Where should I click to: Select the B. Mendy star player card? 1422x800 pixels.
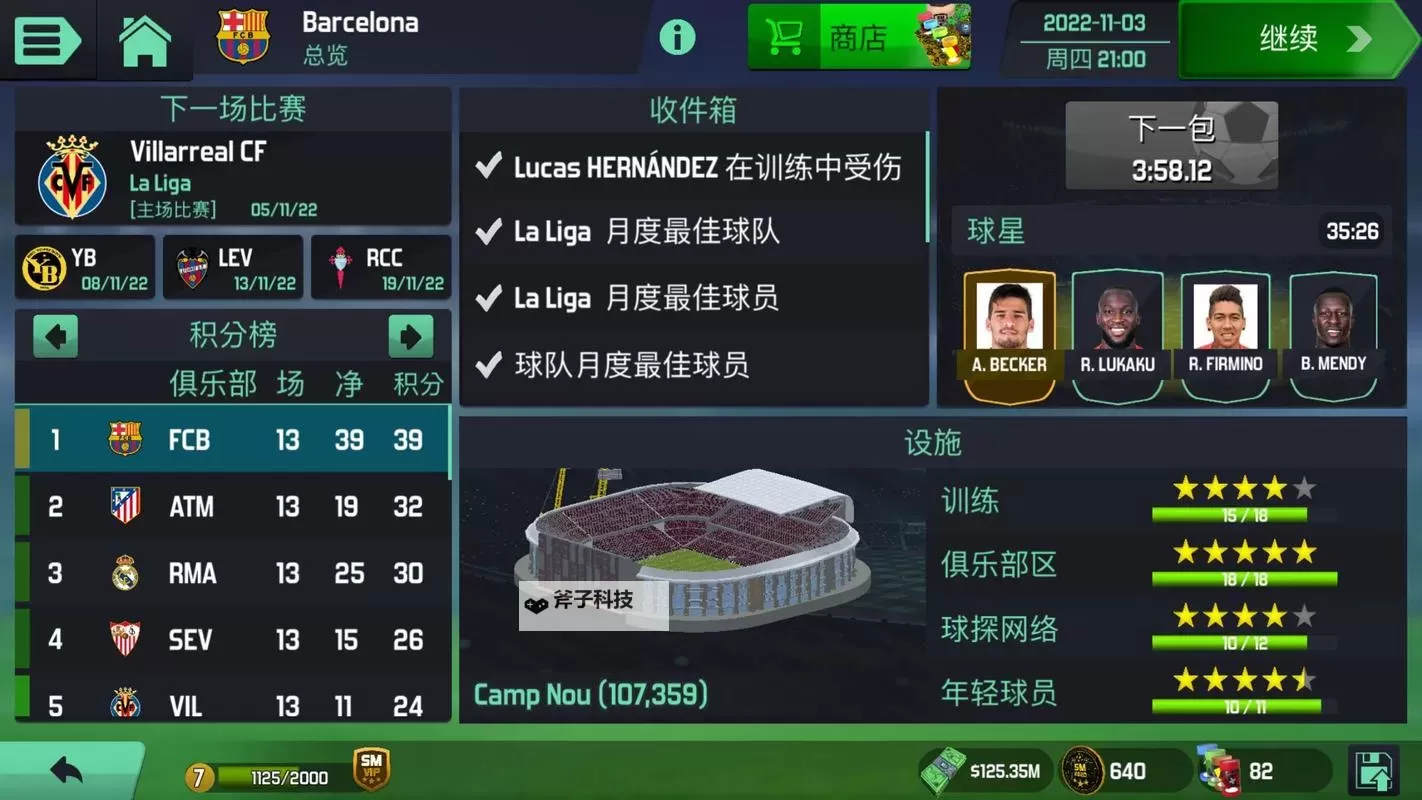click(1334, 335)
